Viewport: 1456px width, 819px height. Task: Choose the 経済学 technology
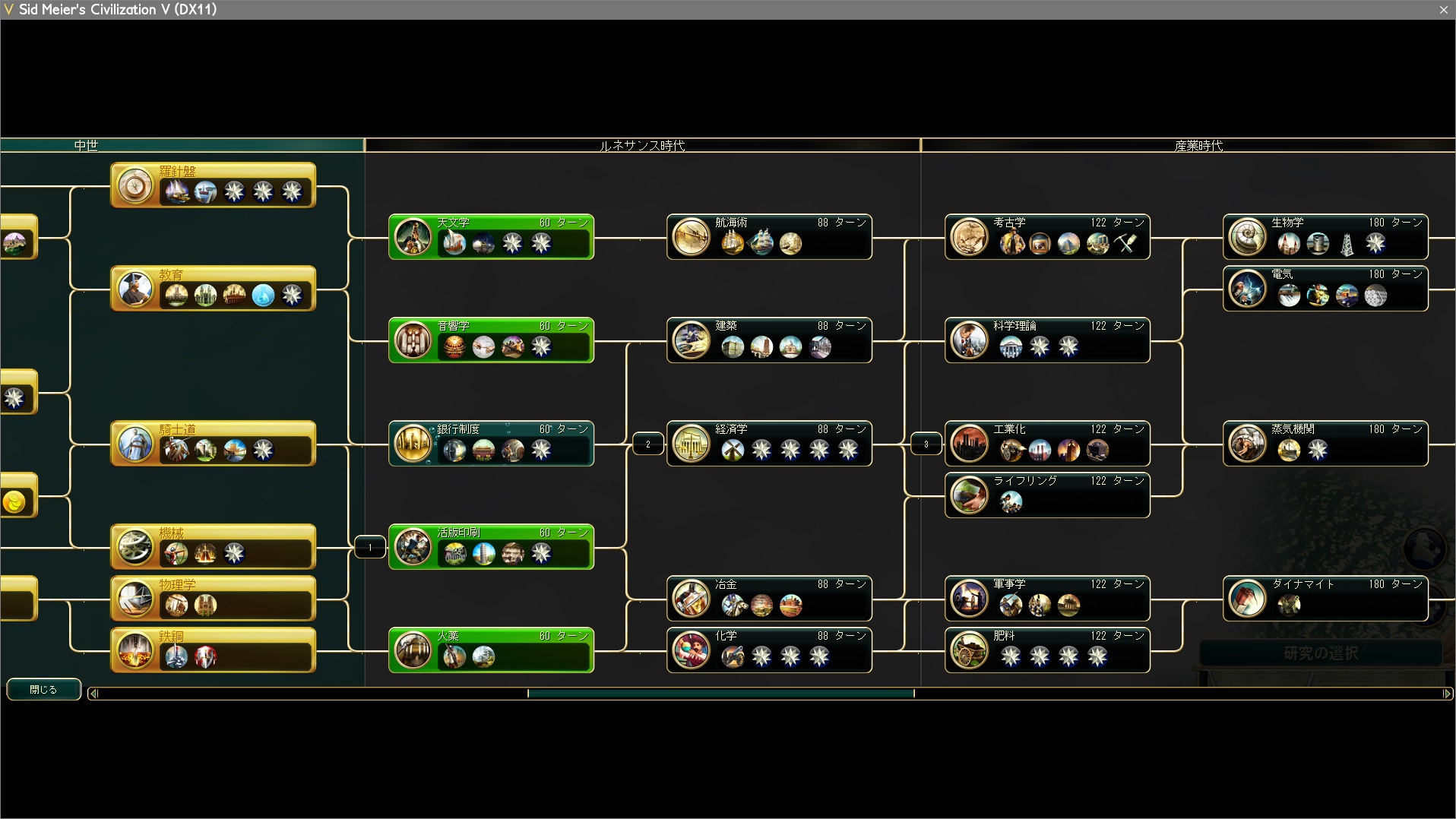coord(769,444)
